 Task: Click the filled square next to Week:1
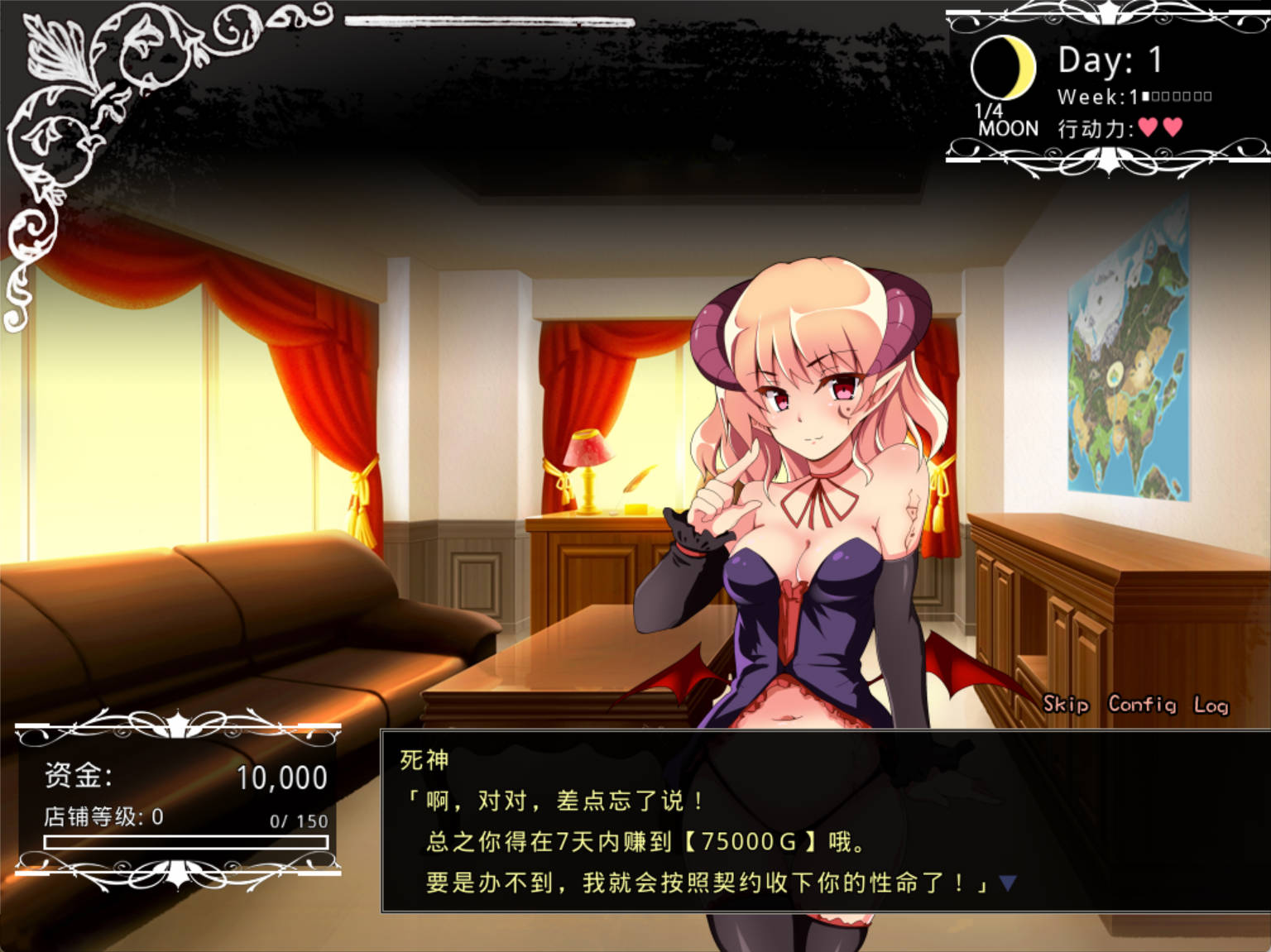[x=1144, y=97]
